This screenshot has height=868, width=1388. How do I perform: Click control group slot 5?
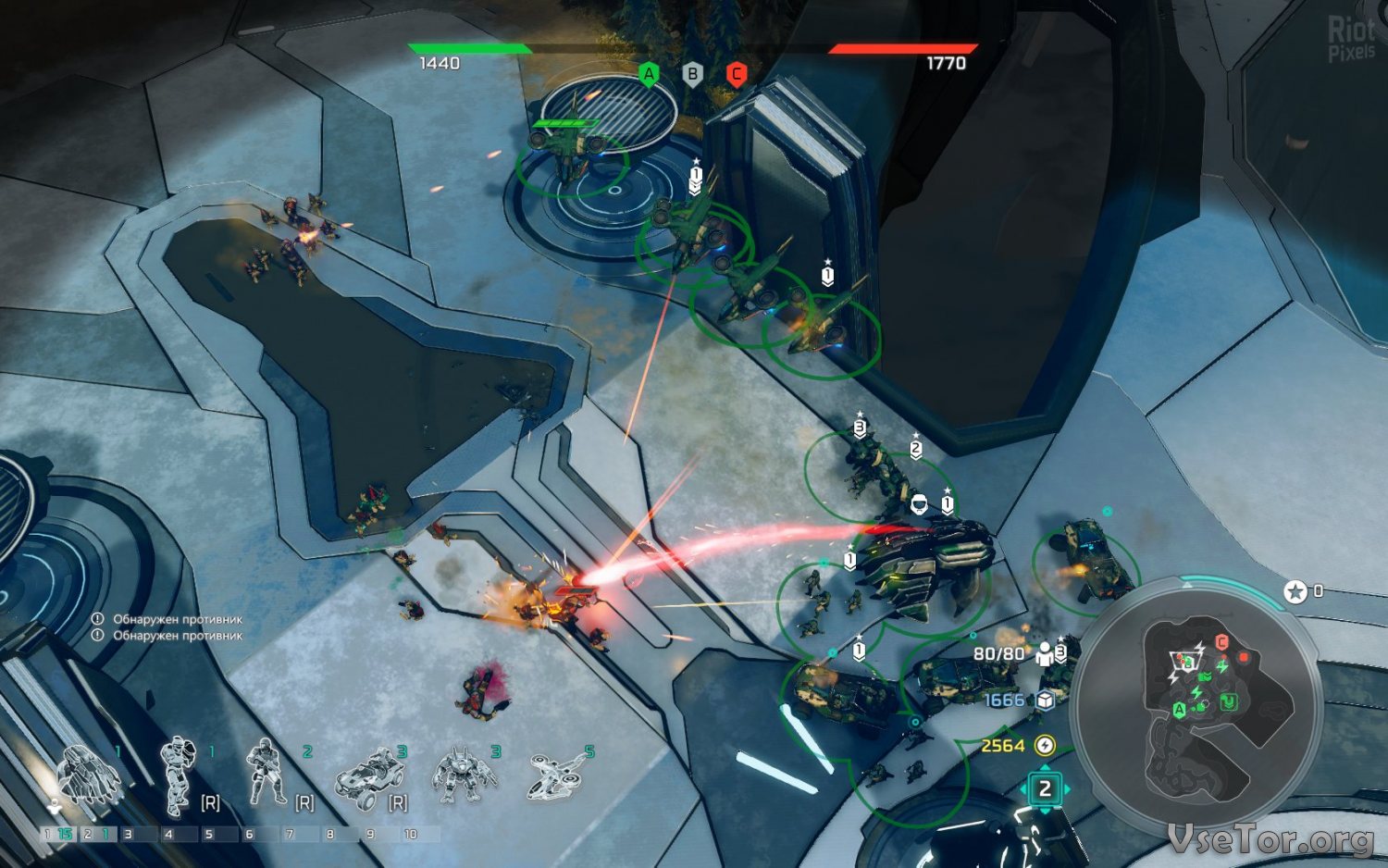pyautogui.click(x=209, y=834)
